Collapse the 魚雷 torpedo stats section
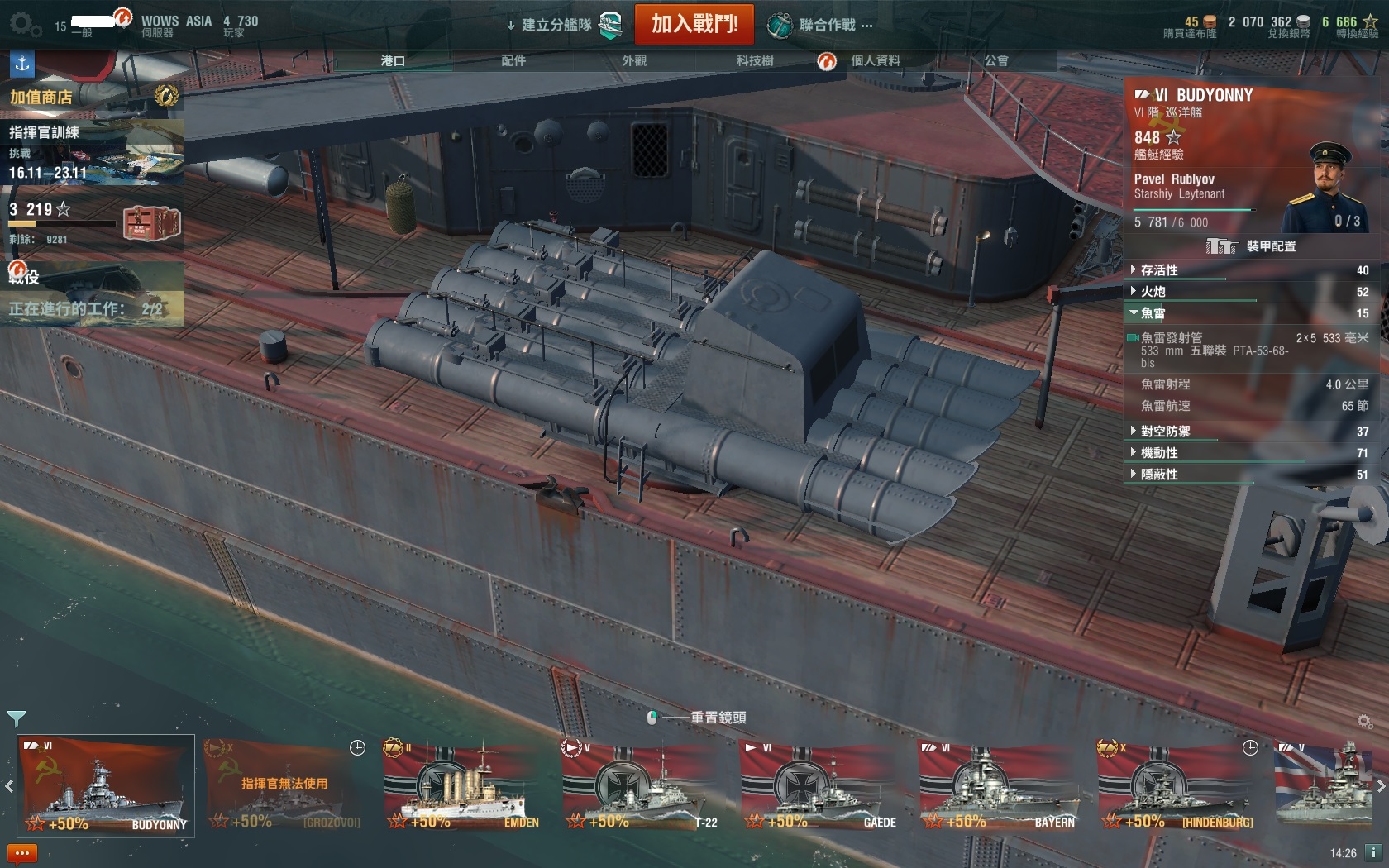The width and height of the screenshot is (1389, 868). pos(1153,313)
